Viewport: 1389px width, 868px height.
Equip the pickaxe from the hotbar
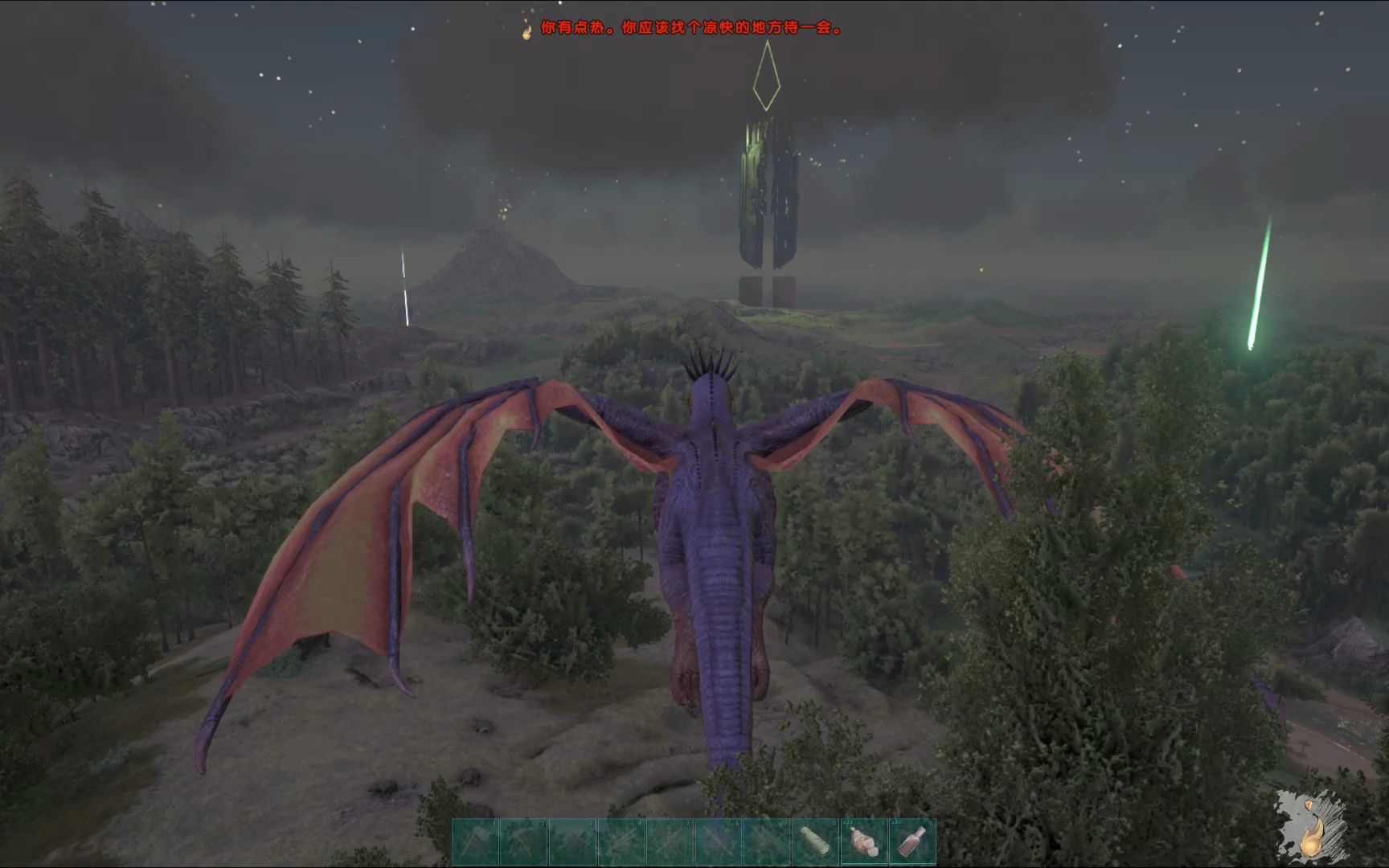(x=524, y=841)
